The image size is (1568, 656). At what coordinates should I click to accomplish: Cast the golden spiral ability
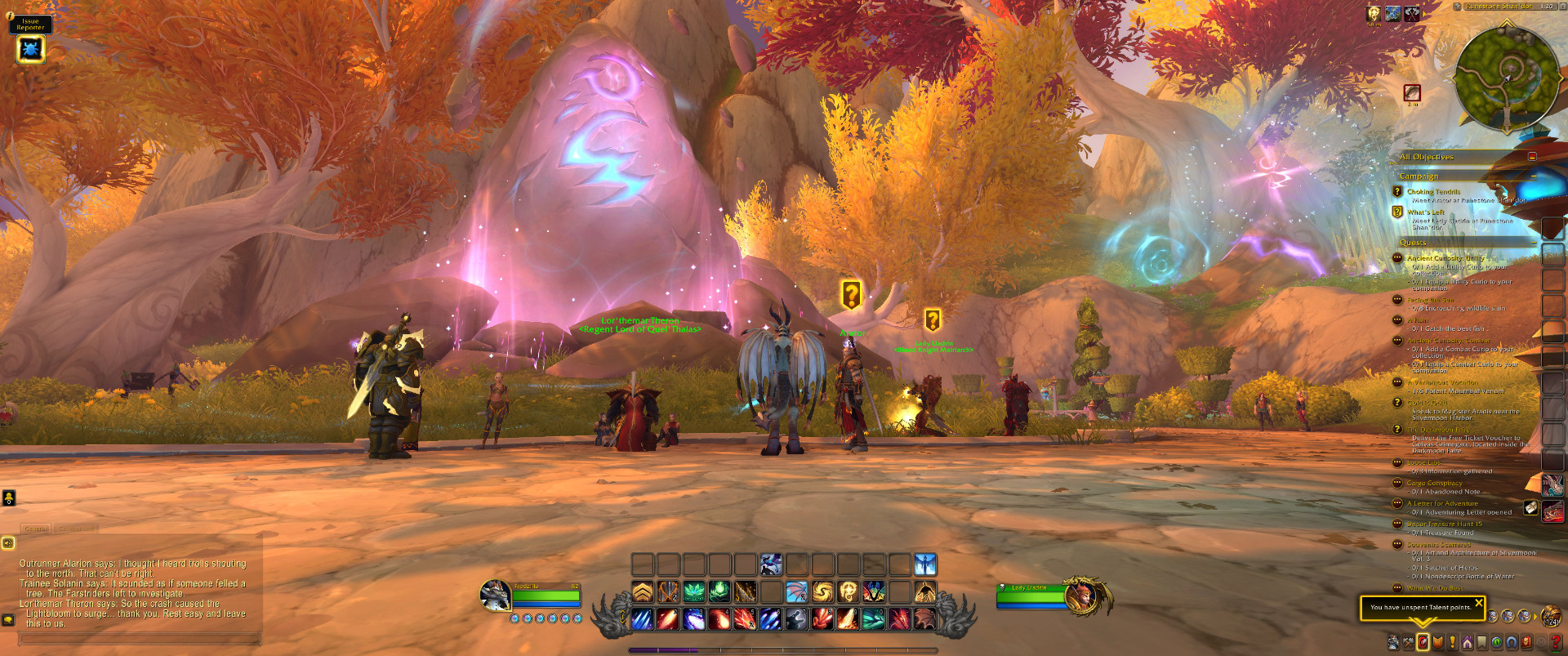coord(822,591)
